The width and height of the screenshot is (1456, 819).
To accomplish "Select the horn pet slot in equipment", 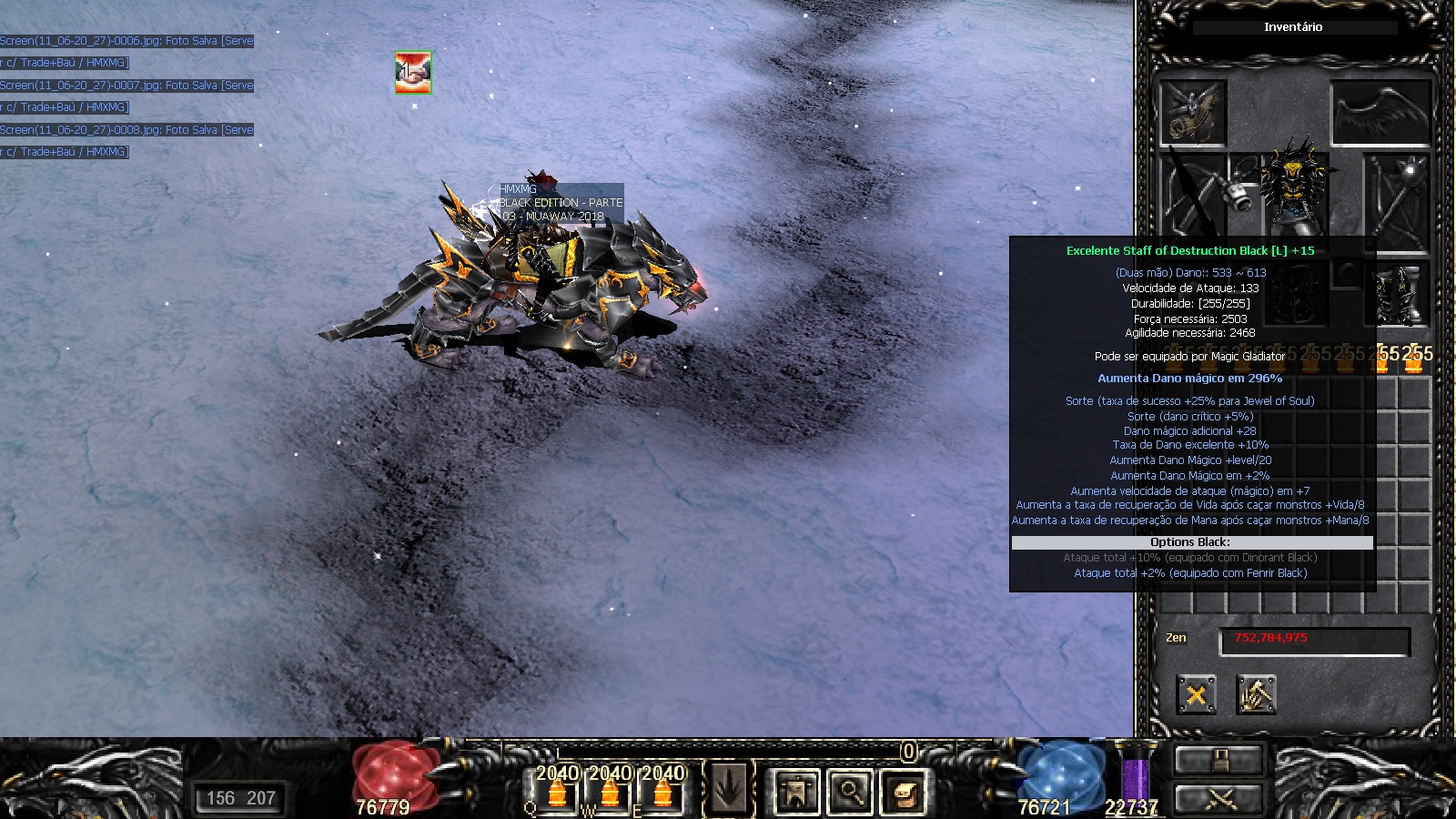I will click(1193, 113).
